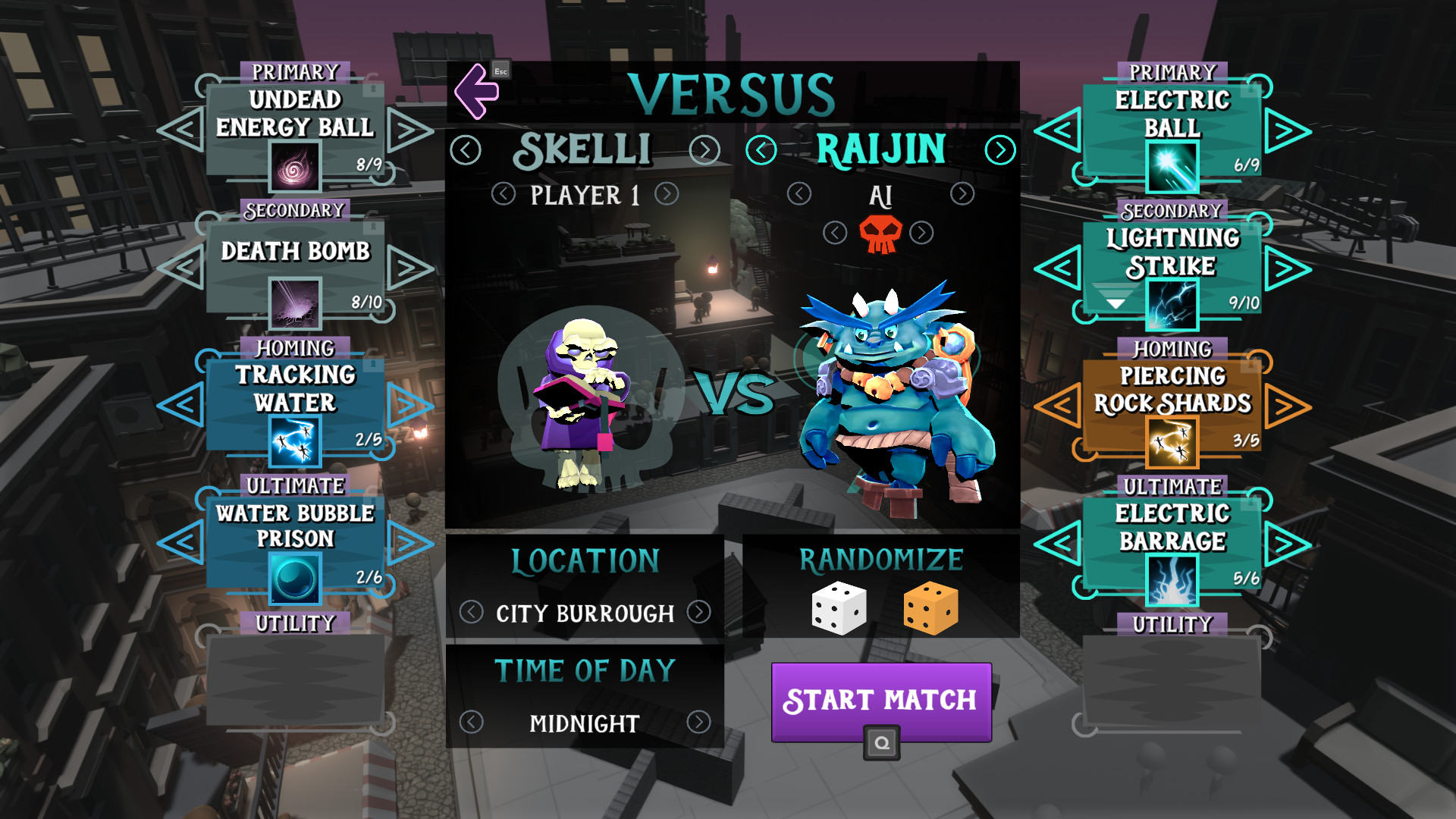Select next primary after Electric Ball
The image size is (1456, 819).
1287,132
